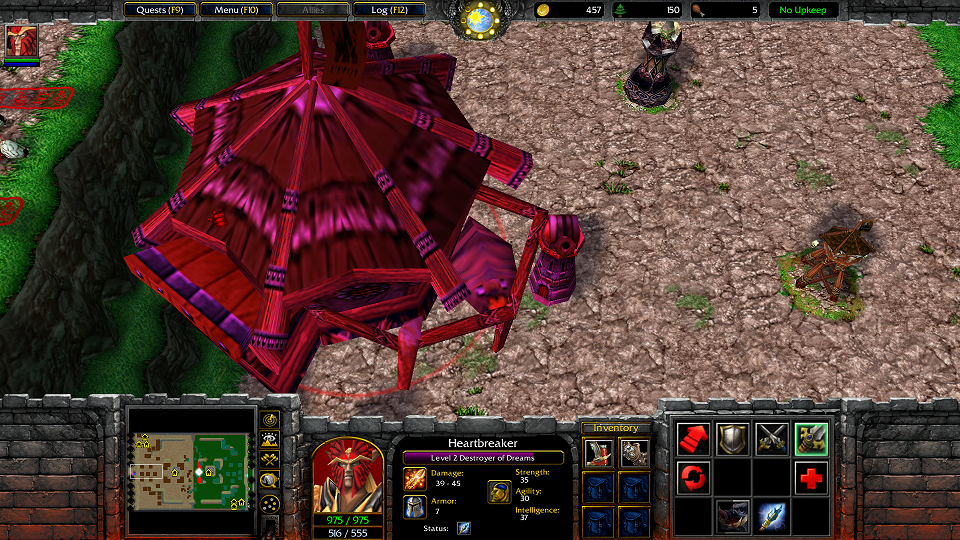Choose the Hold Position shield command
The image size is (960, 540).
(732, 438)
